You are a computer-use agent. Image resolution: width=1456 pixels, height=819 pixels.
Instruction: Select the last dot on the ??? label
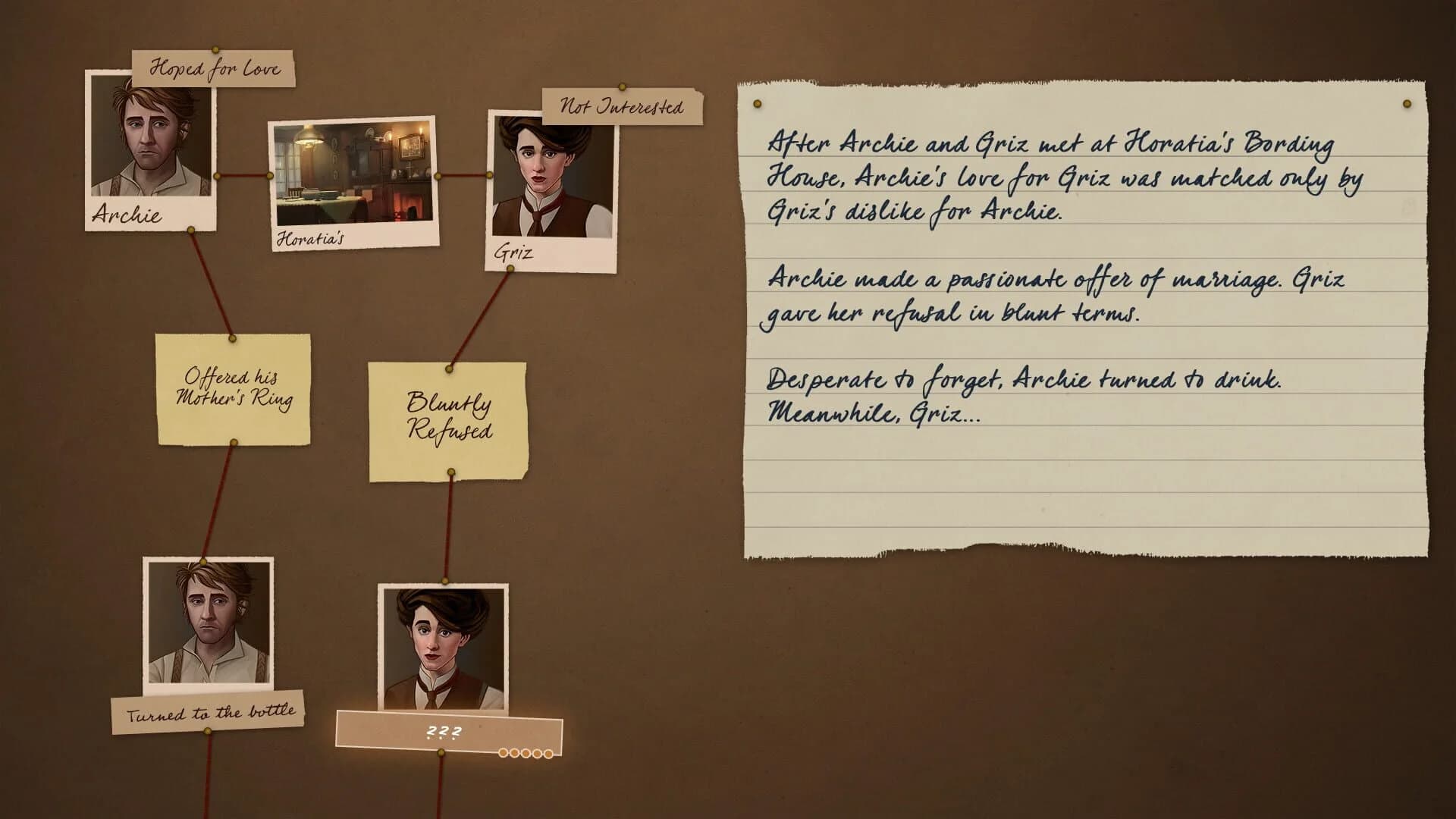coord(548,752)
